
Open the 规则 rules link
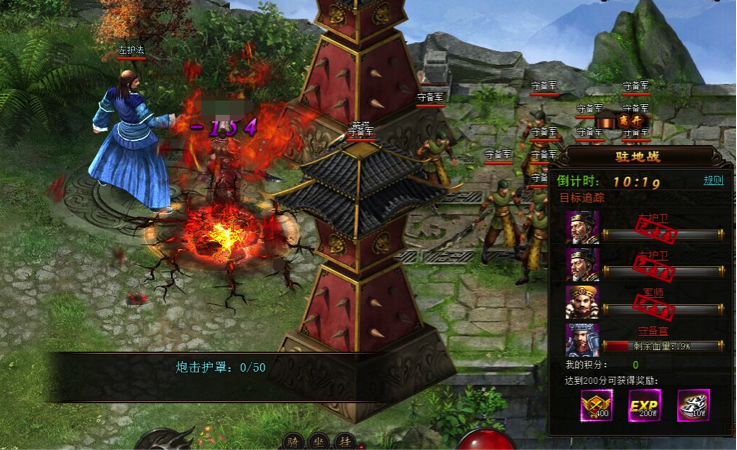[712, 181]
